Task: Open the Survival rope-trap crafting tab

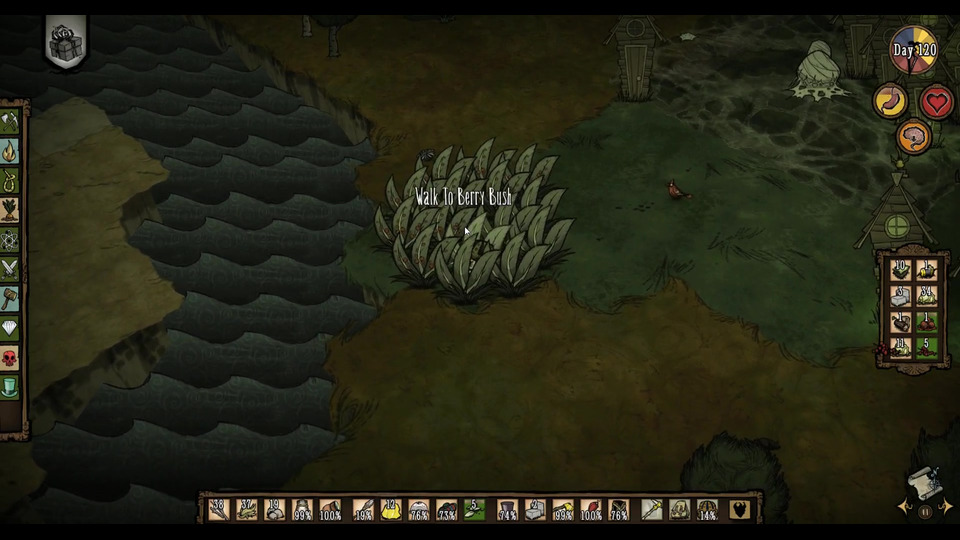Action: (9, 181)
